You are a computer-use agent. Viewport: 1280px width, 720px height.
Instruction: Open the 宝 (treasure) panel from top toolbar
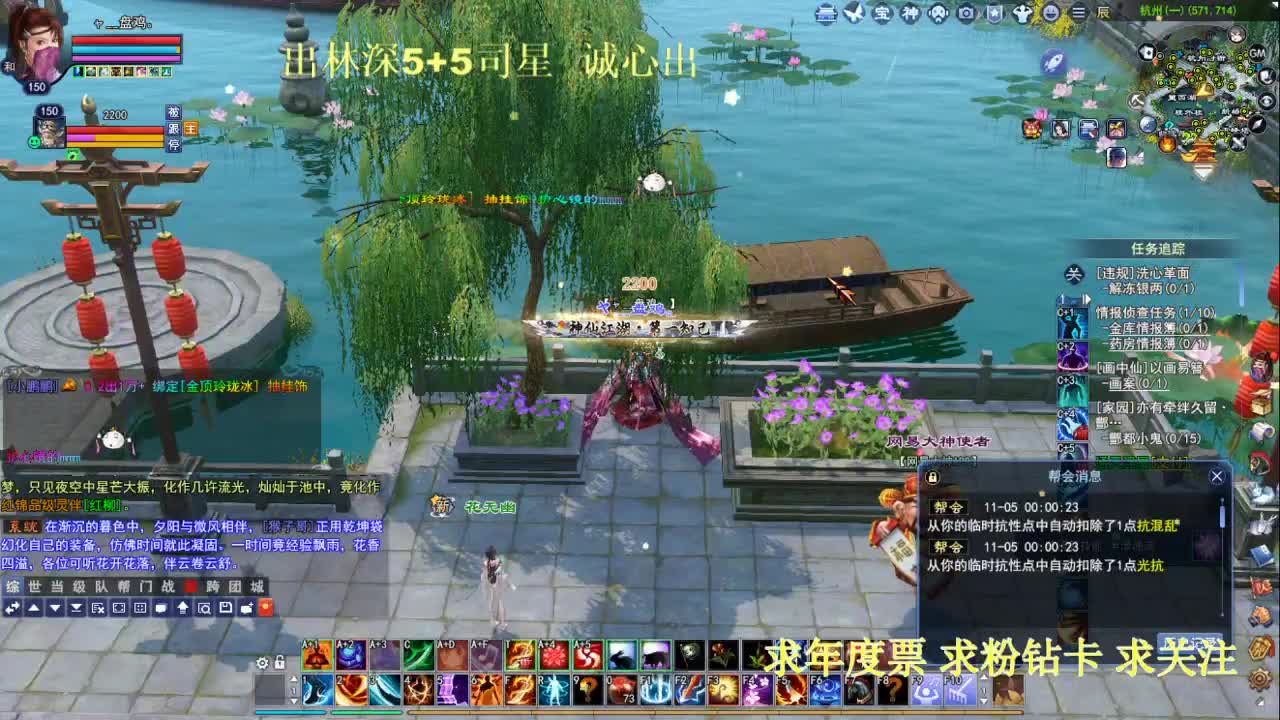pos(882,14)
